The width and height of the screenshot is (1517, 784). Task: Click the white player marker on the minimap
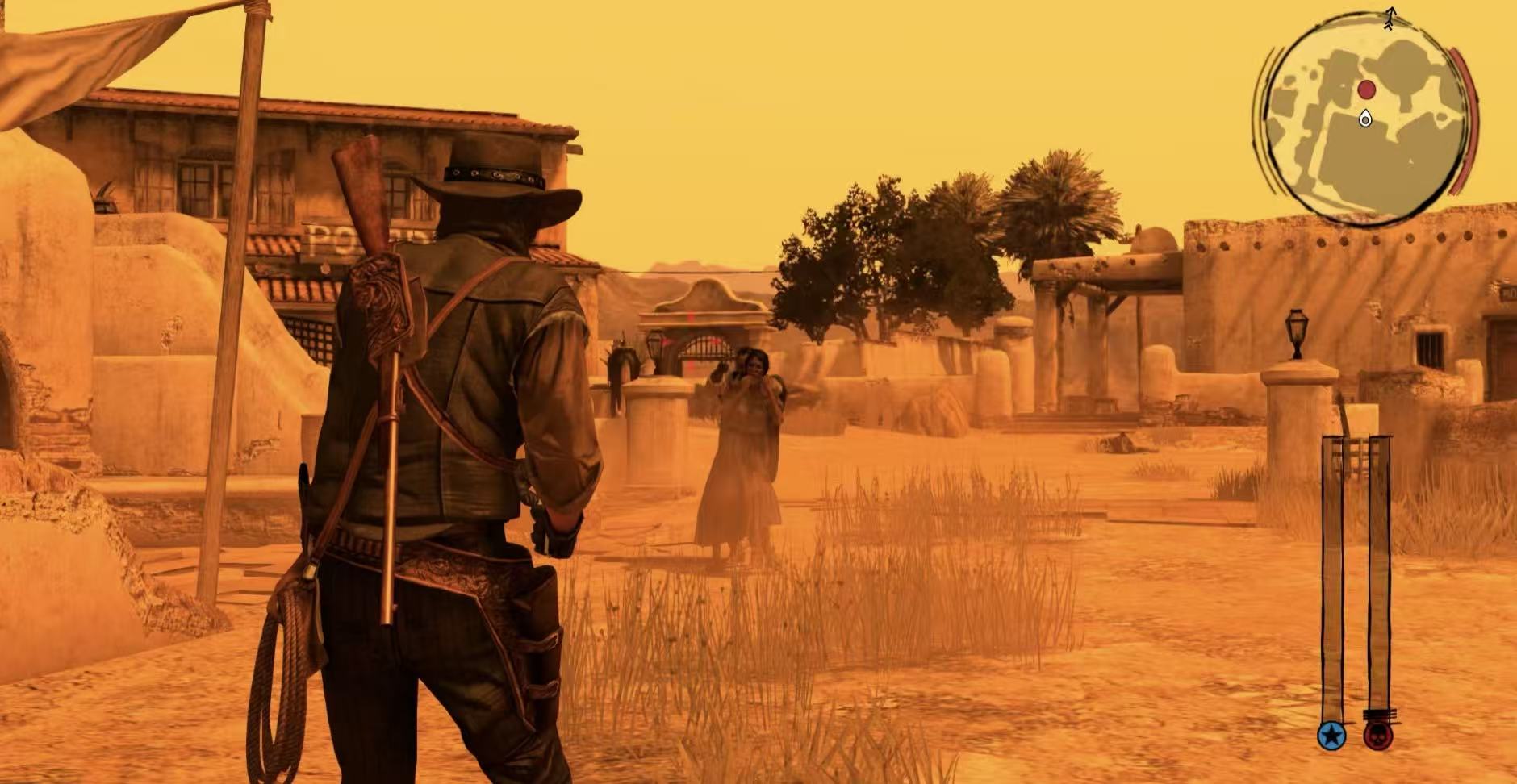point(1364,119)
